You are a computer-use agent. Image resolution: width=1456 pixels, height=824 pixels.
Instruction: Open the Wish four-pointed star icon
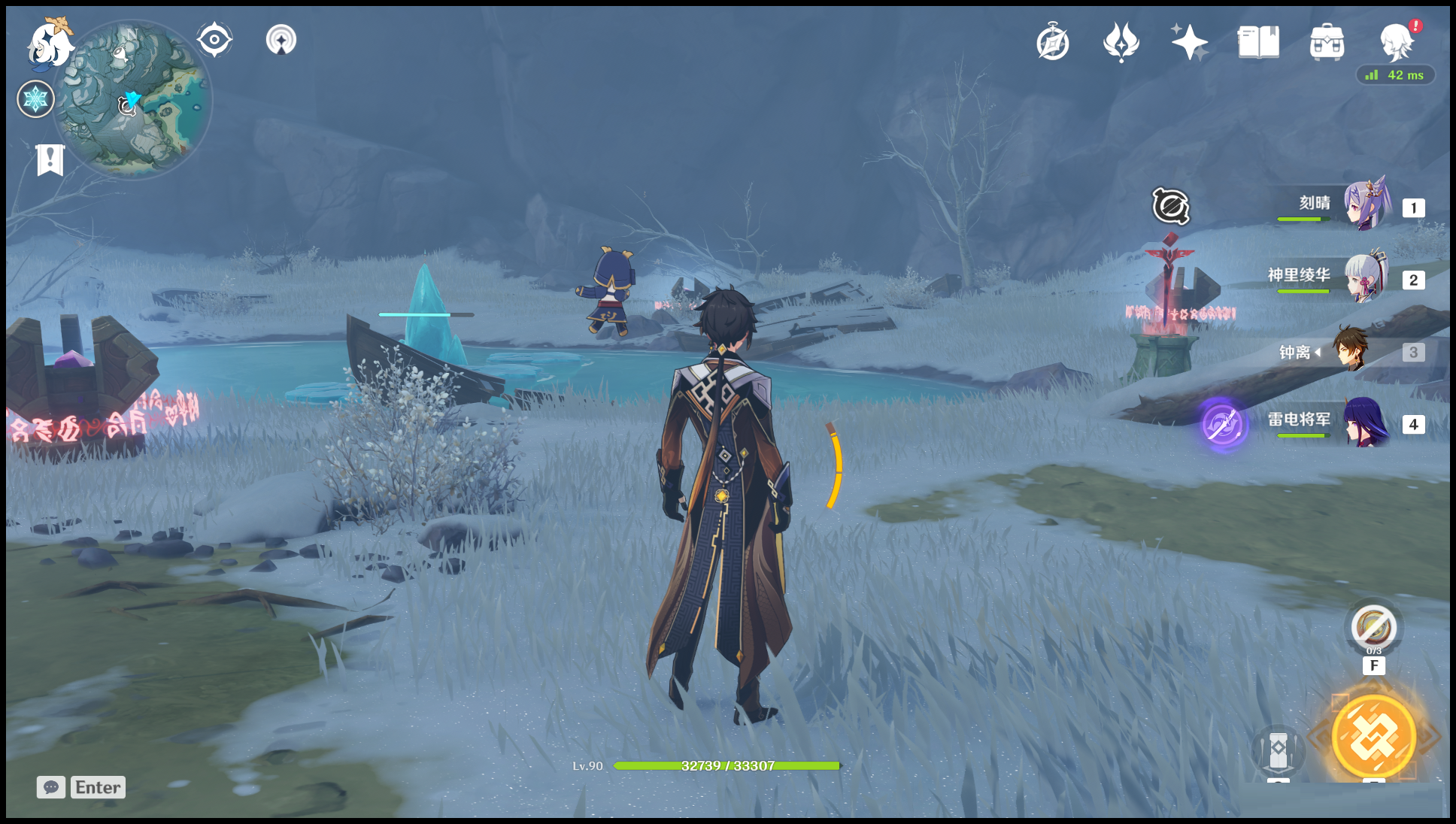tap(1189, 42)
